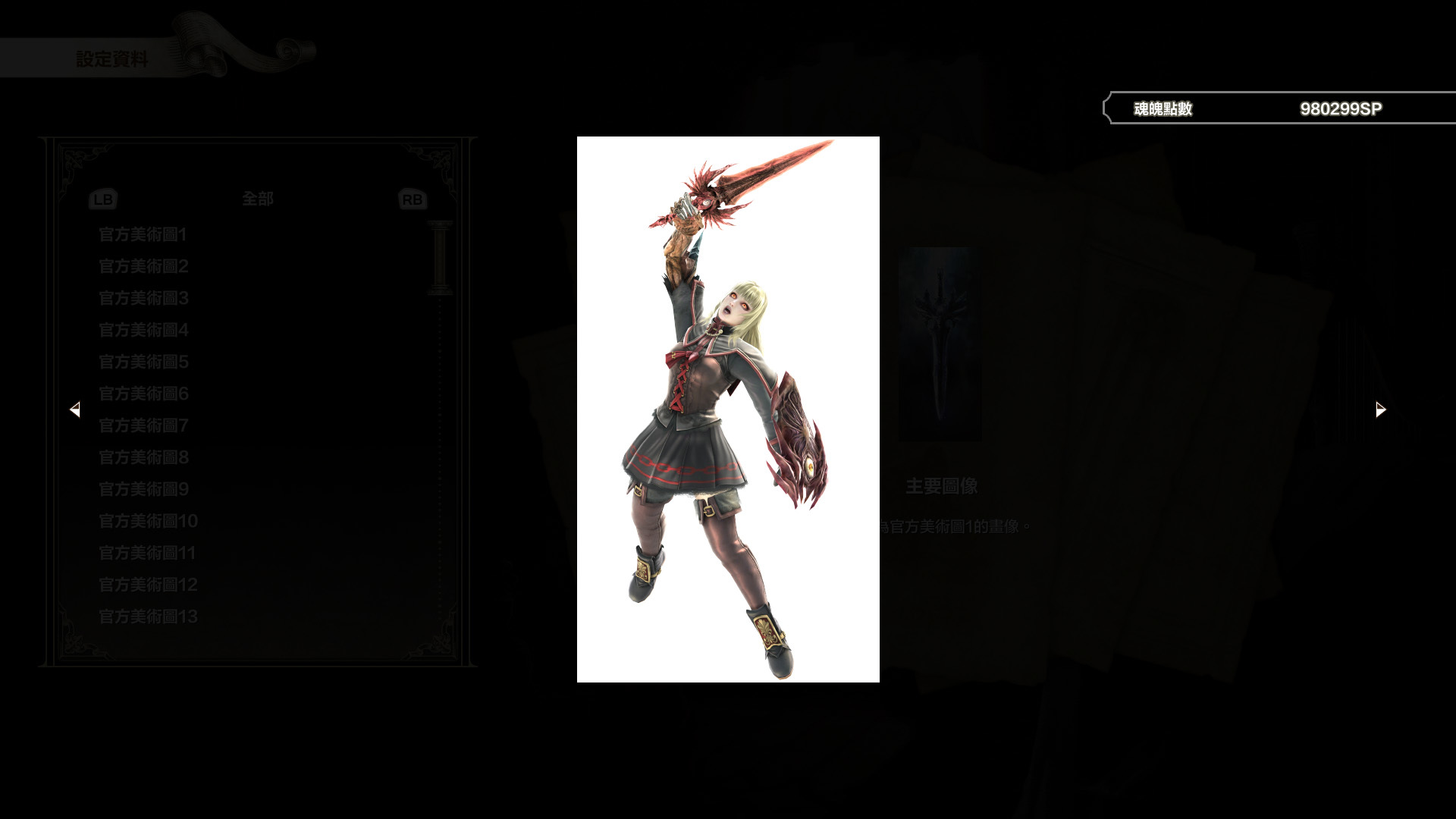The height and width of the screenshot is (819, 1456).
Task: Click the 980299SP point value text
Action: pos(1341,108)
